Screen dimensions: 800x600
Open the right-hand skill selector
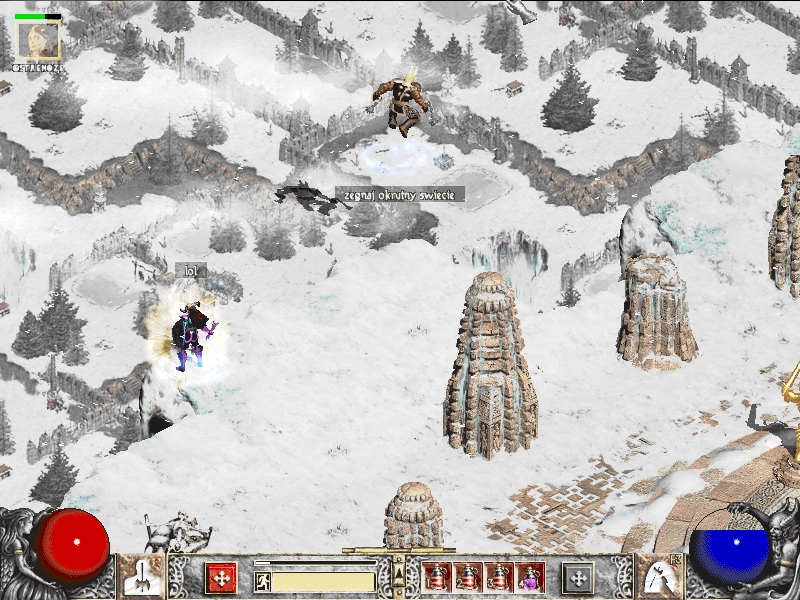pos(658,576)
